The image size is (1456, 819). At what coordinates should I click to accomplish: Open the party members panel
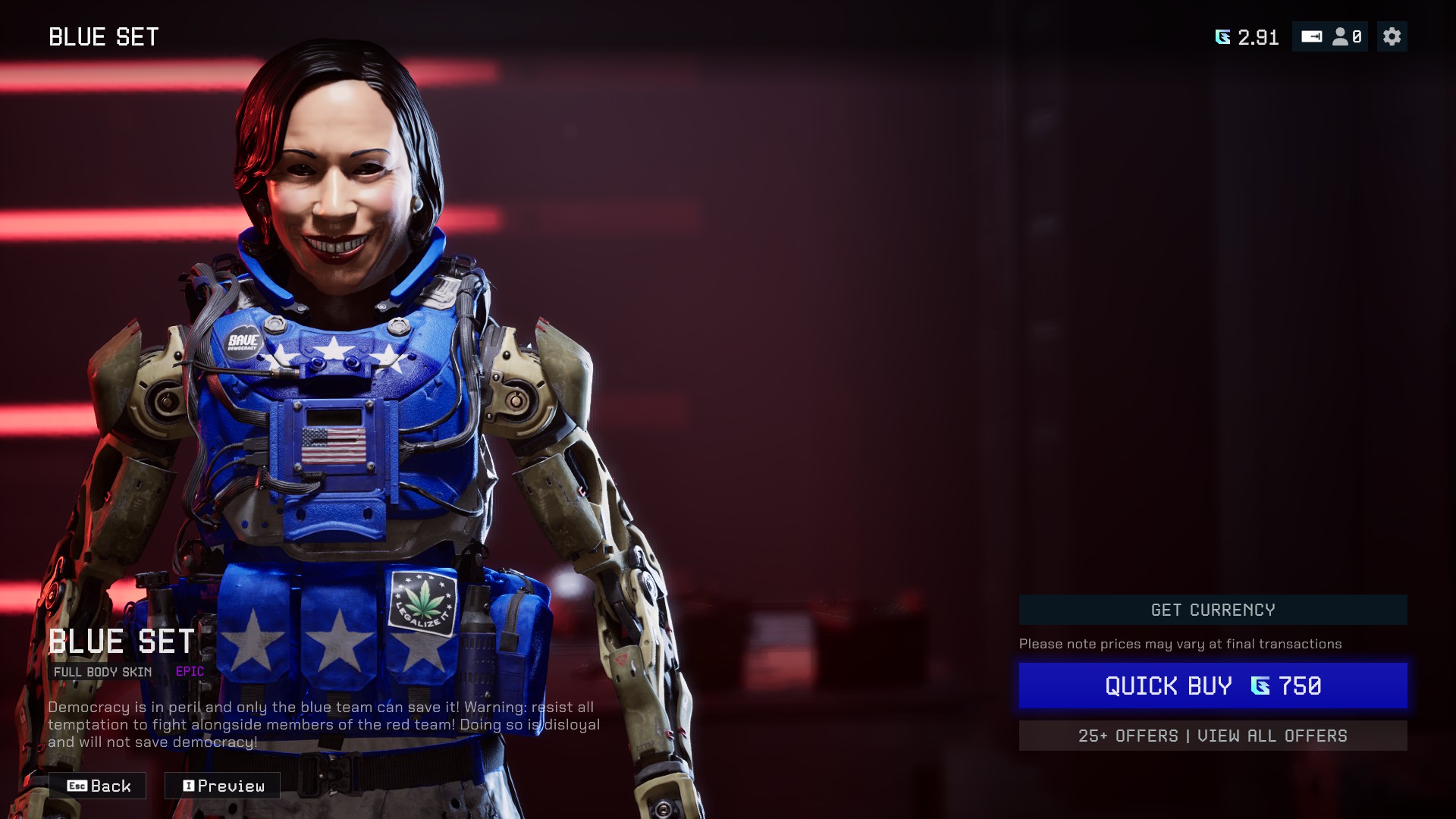point(1347,36)
